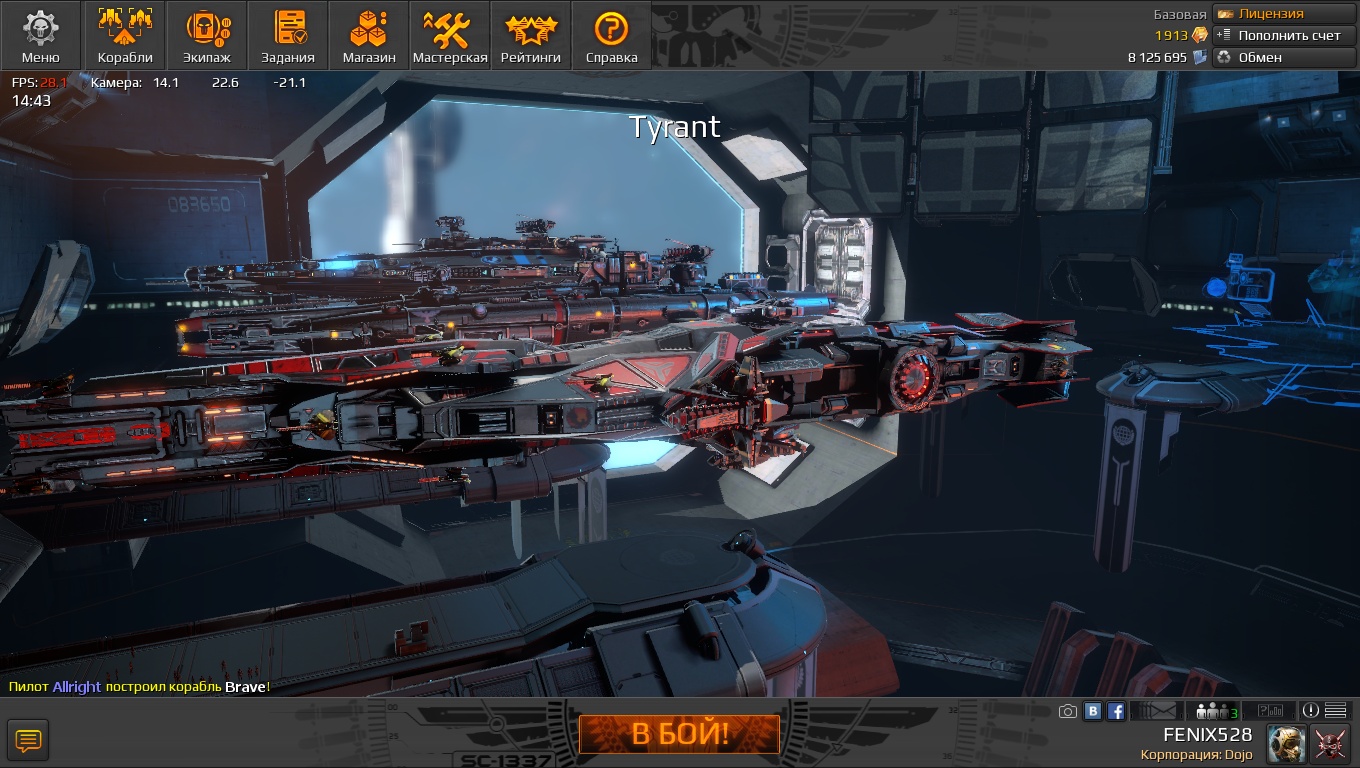View the Рейтинги ratings

(531, 36)
